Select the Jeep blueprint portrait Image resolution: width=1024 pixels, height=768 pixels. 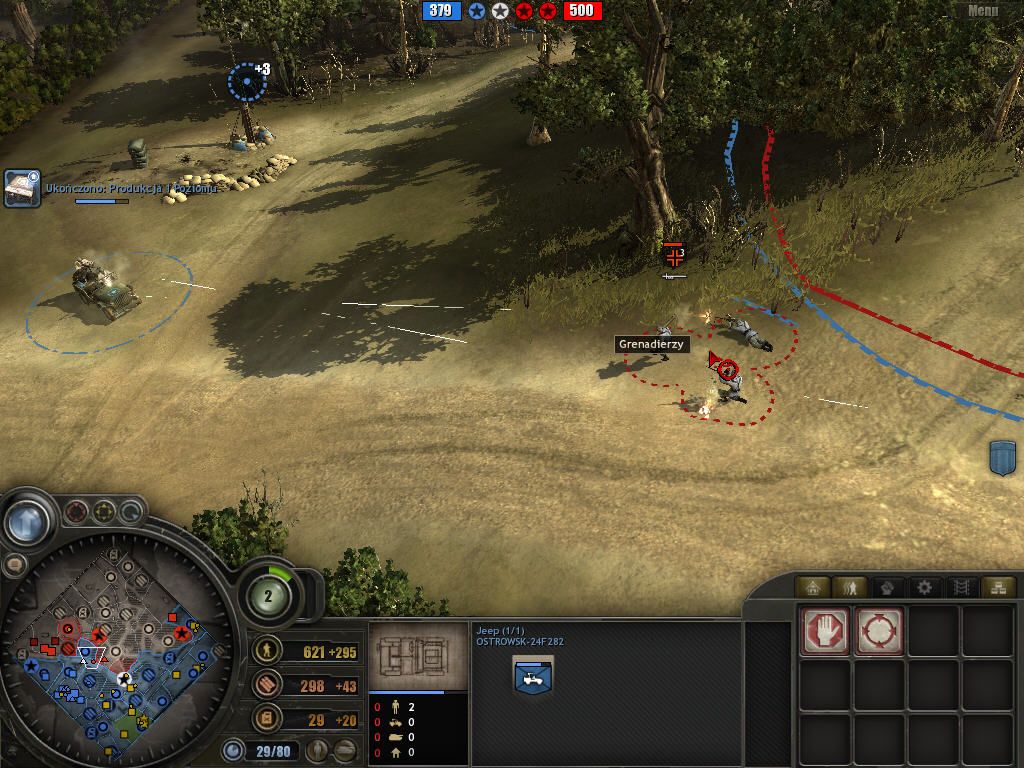coord(418,657)
